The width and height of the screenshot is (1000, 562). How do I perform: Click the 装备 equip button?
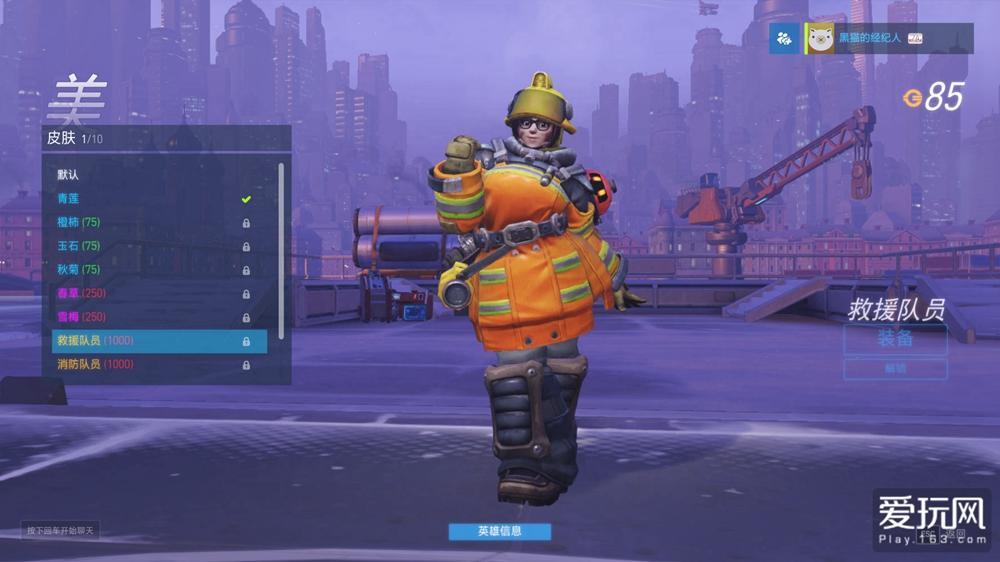(895, 339)
